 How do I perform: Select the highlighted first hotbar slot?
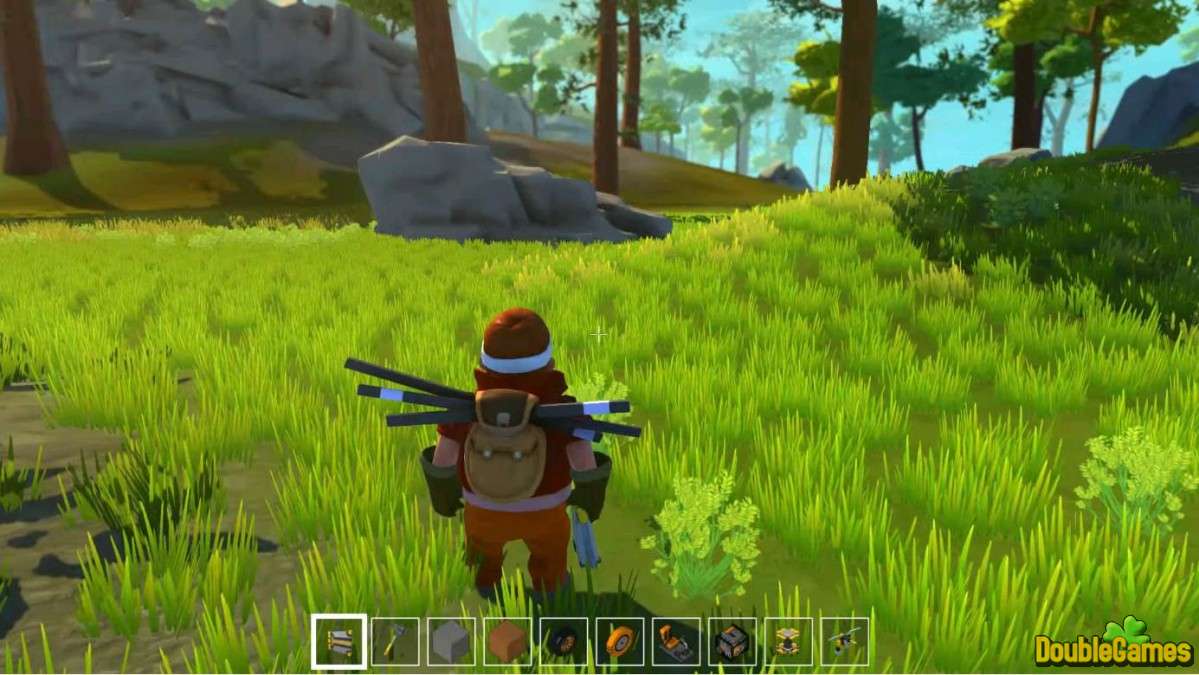pos(339,641)
